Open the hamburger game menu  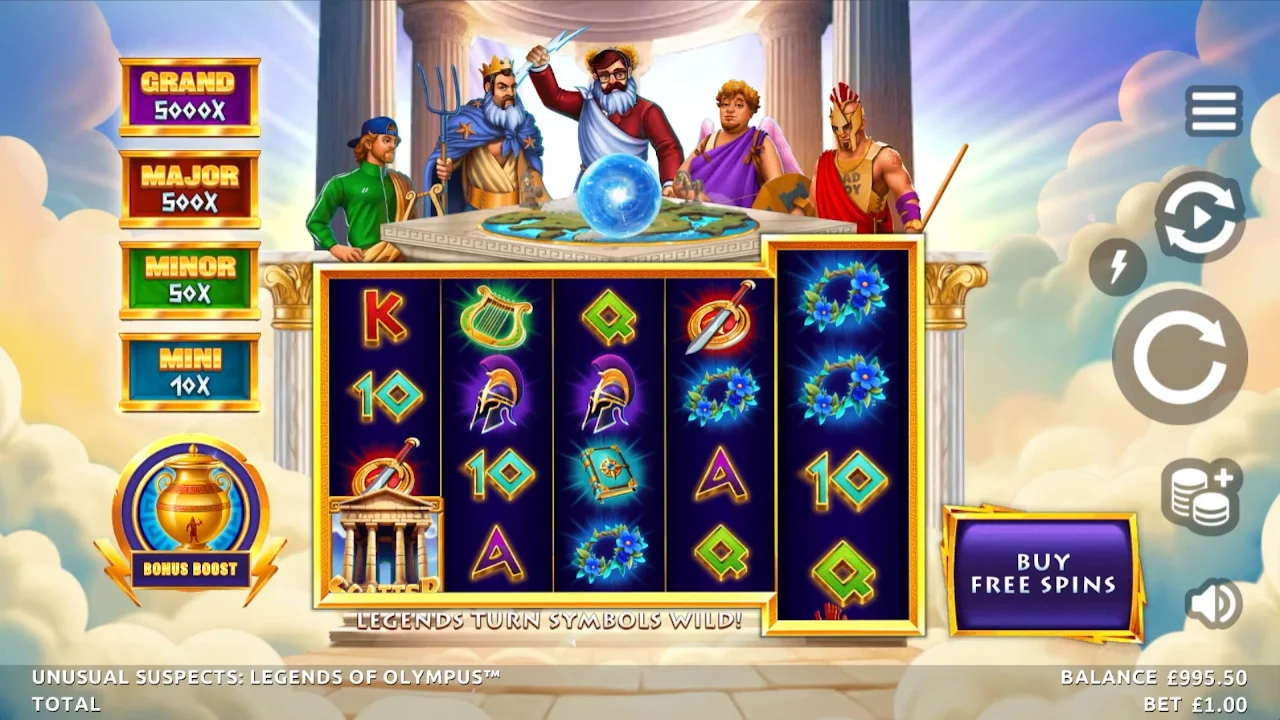coord(1213,110)
